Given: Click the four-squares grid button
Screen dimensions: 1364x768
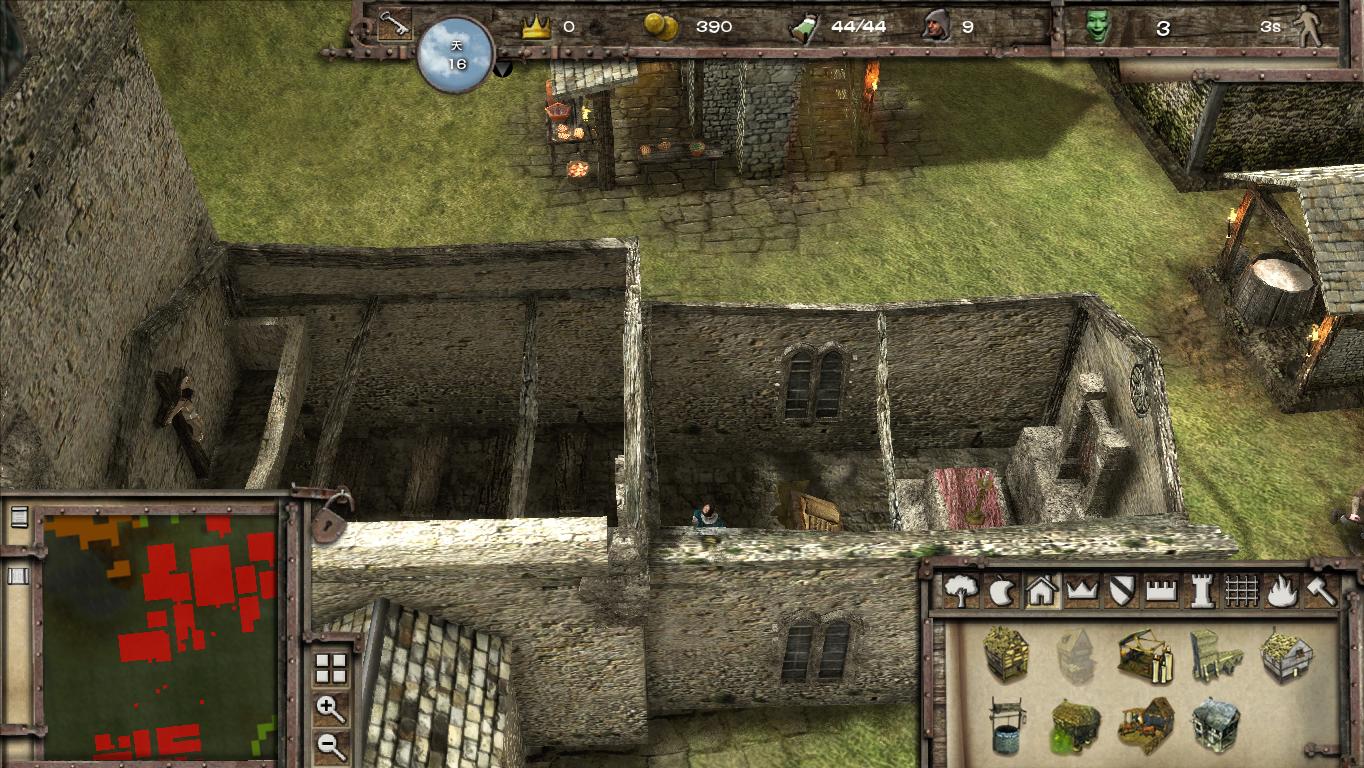Looking at the screenshot, I should click(330, 668).
